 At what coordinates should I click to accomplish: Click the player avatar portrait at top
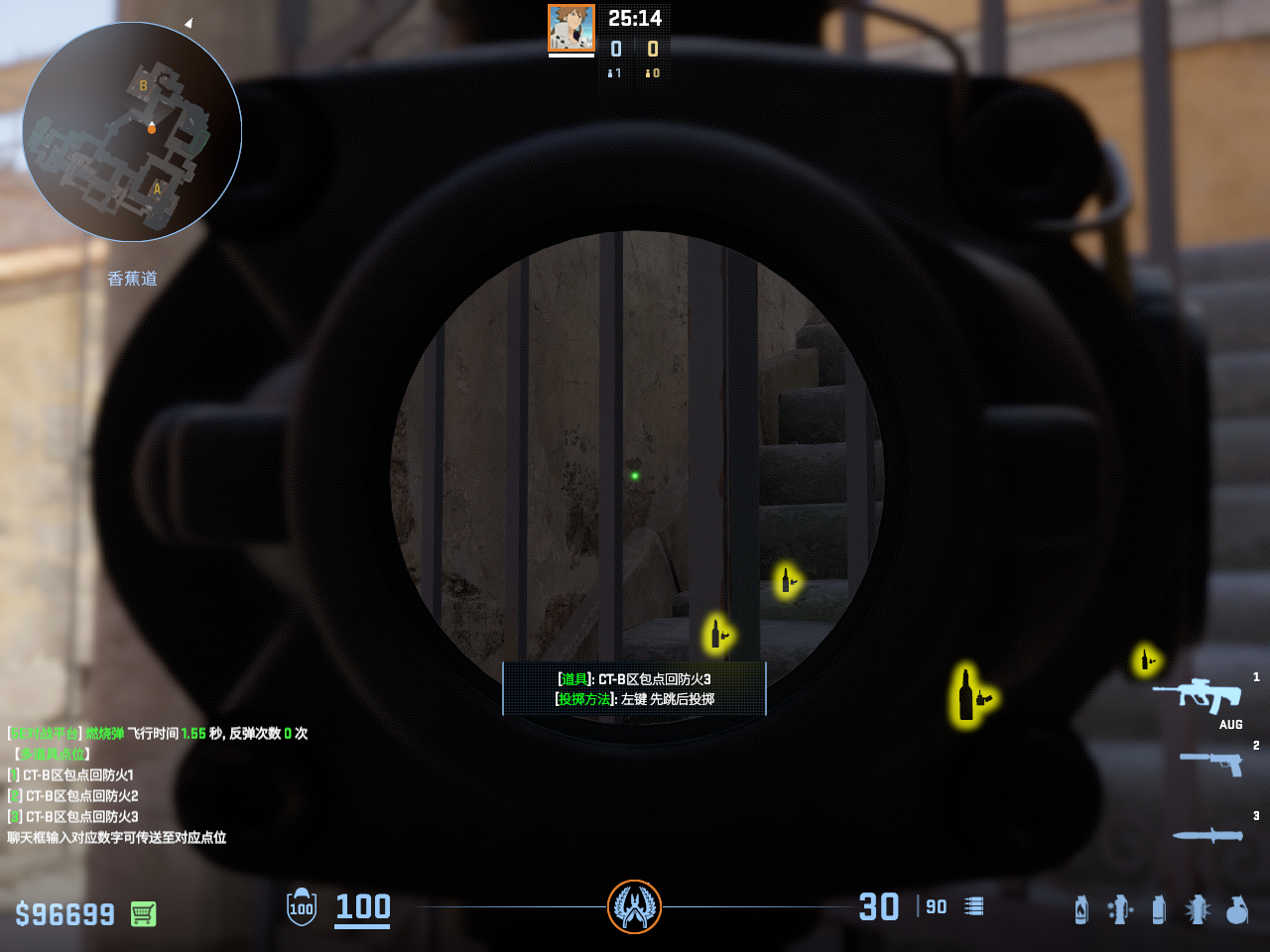(x=571, y=28)
